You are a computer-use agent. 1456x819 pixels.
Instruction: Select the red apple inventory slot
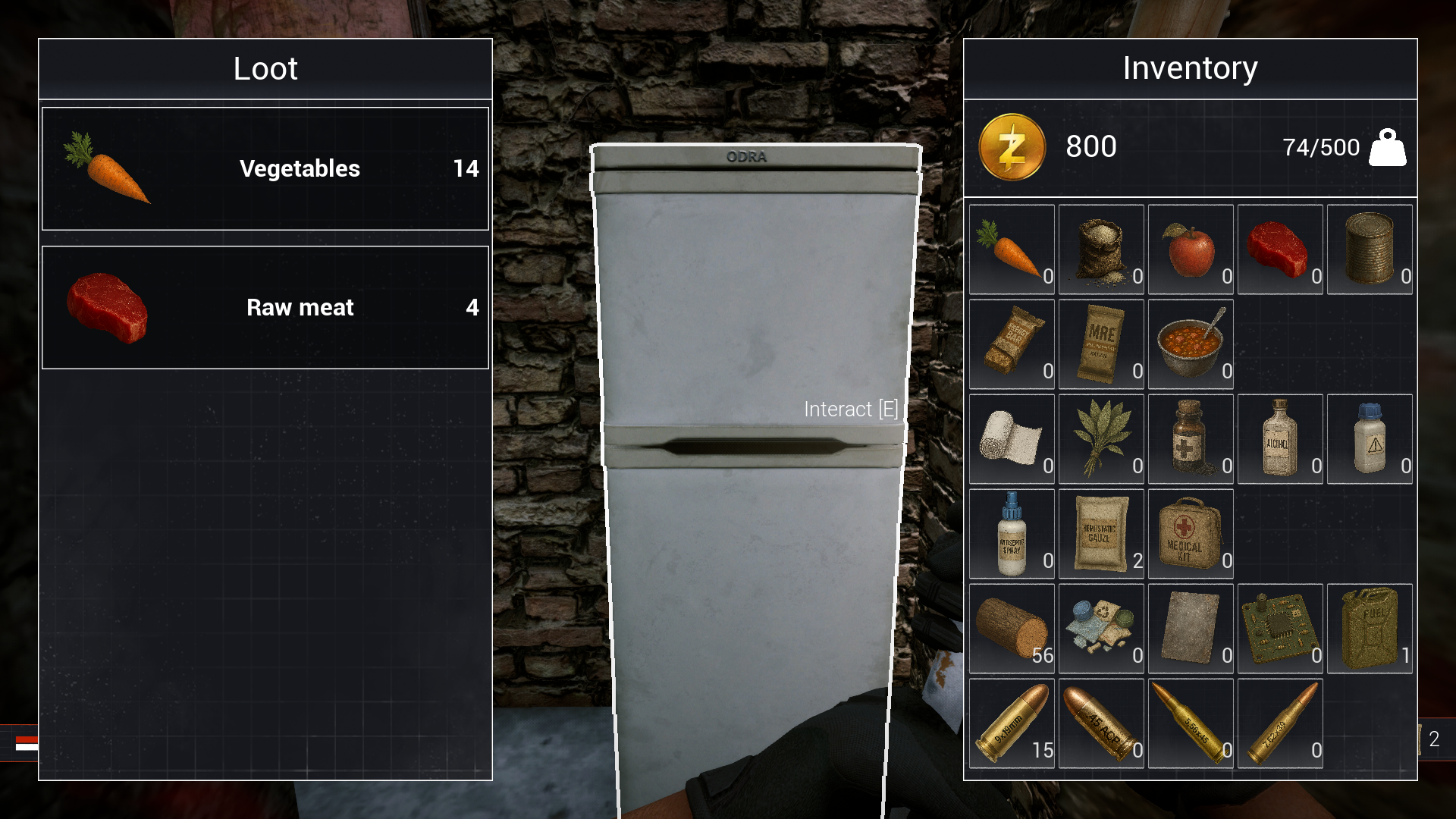(1191, 249)
